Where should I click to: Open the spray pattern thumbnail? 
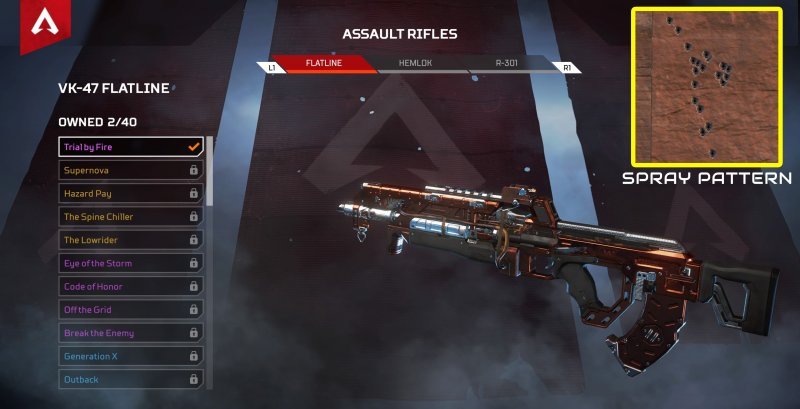click(706, 87)
